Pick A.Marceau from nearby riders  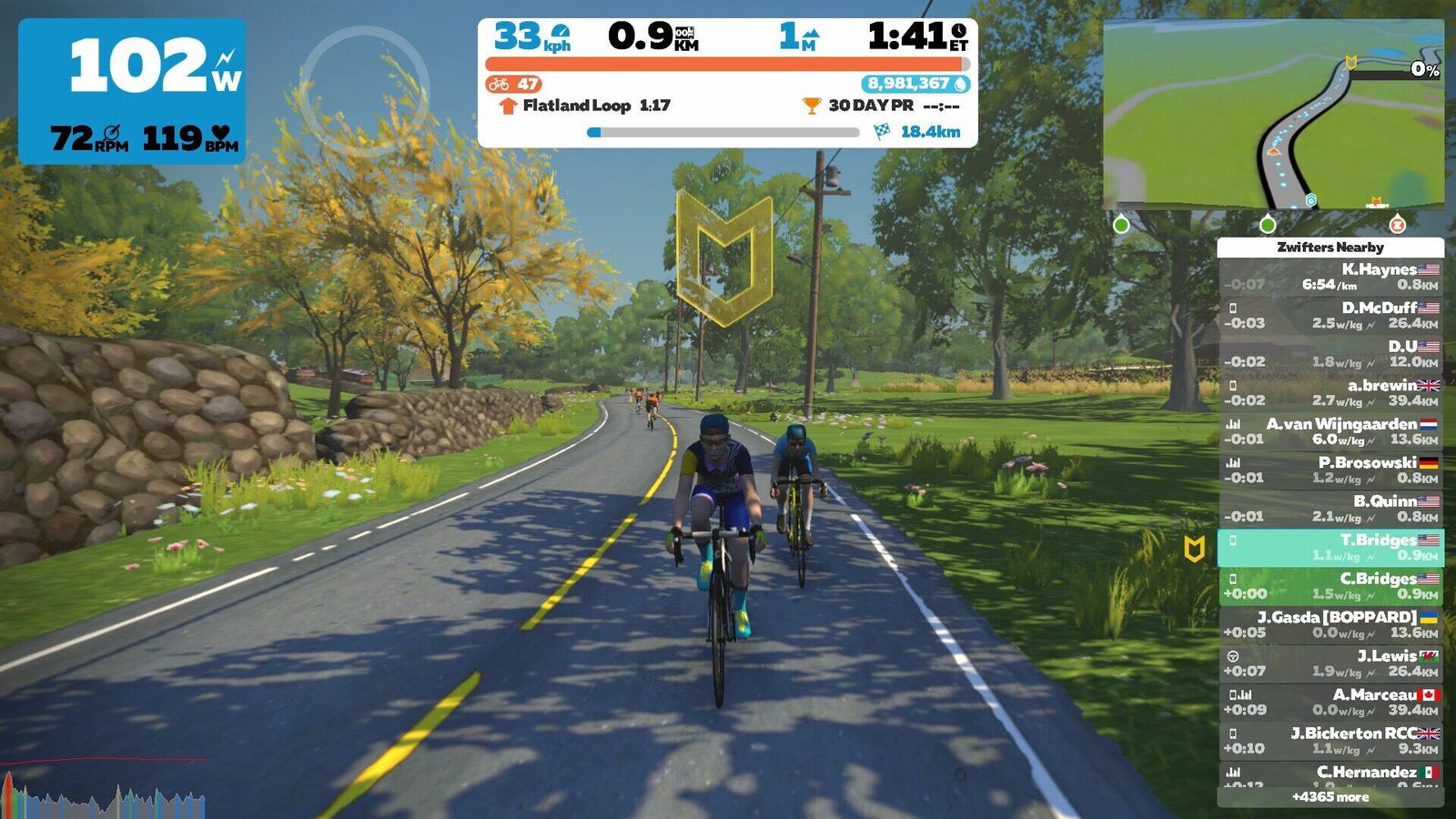[x=1330, y=703]
